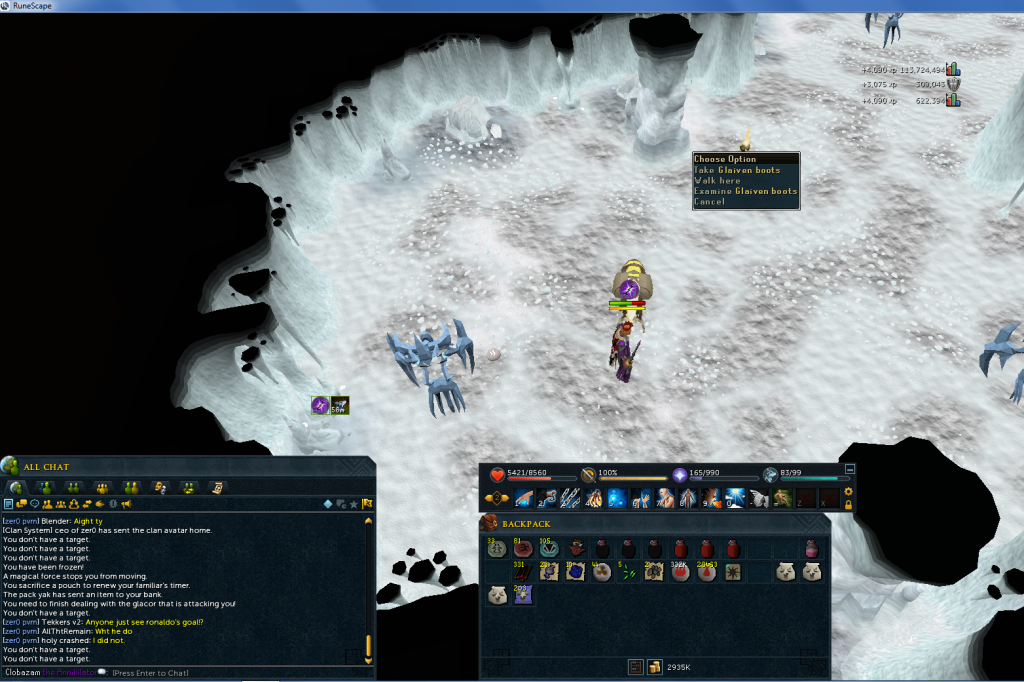Minimize the action bar with its minus button
The width and height of the screenshot is (1024, 682).
click(850, 468)
